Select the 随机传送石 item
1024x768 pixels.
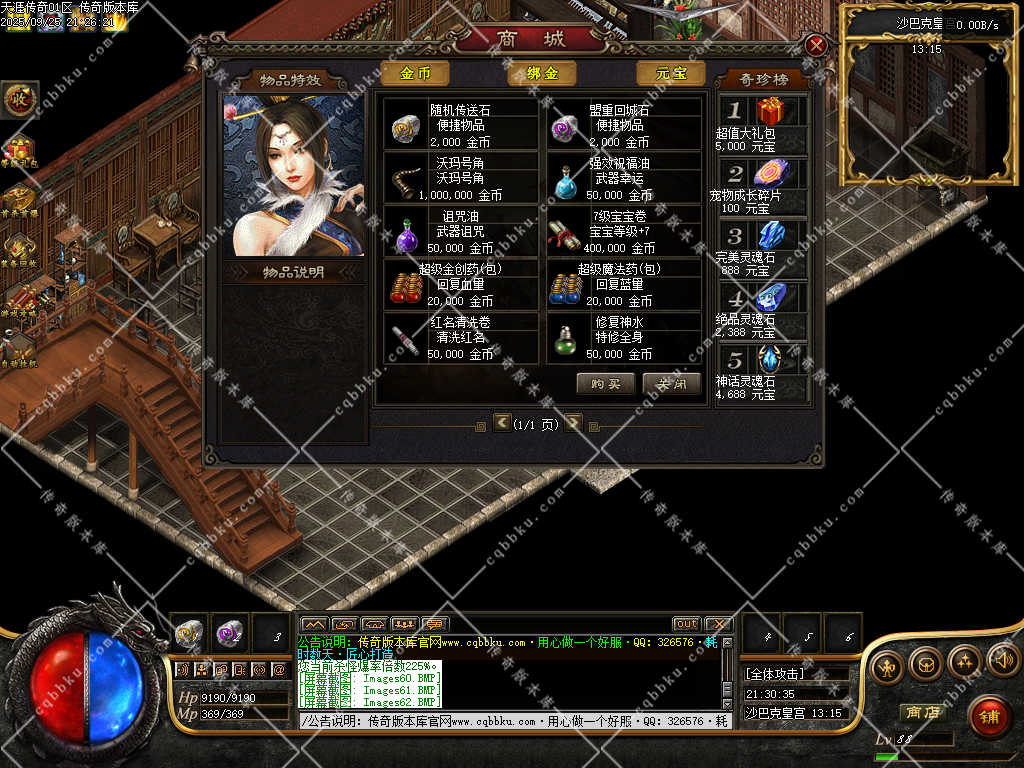[x=405, y=125]
